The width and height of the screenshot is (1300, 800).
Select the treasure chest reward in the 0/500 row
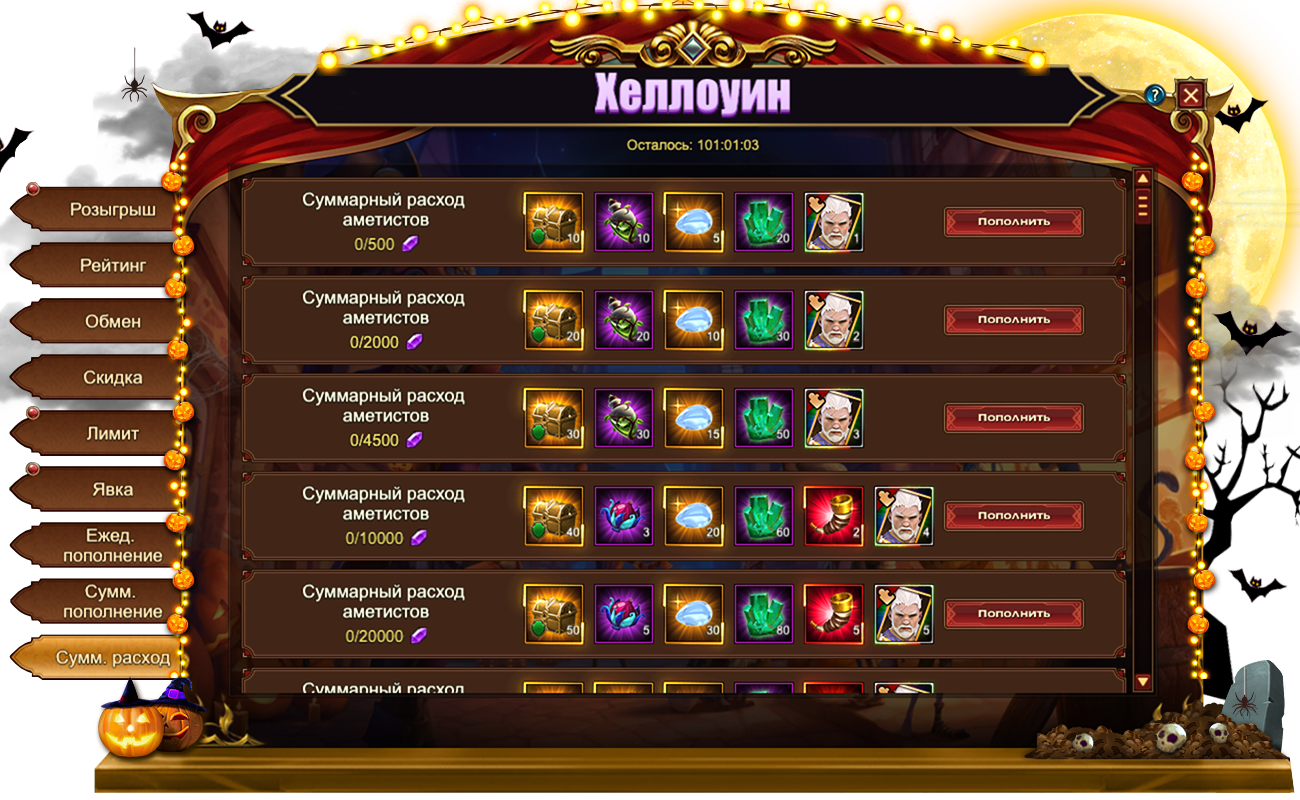coord(553,222)
